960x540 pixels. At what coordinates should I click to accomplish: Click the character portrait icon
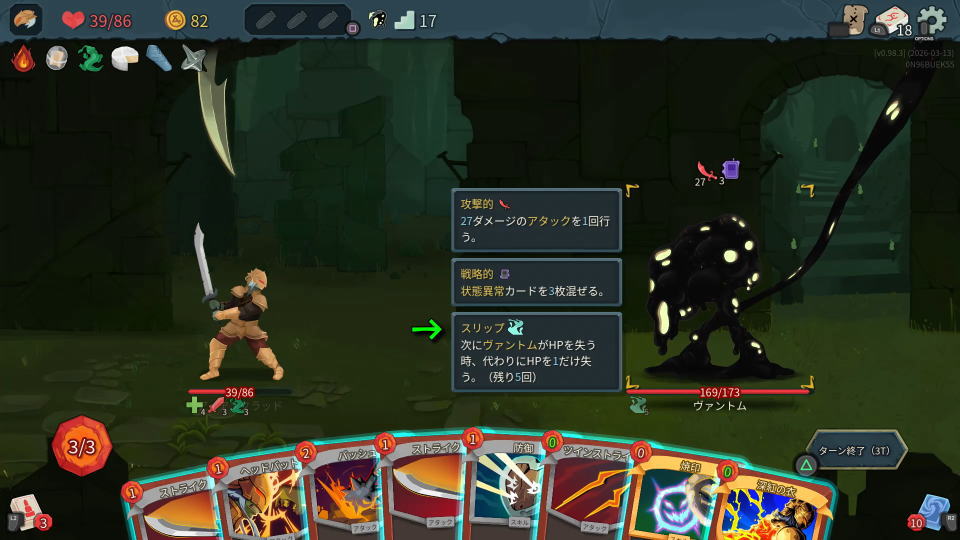(26, 20)
